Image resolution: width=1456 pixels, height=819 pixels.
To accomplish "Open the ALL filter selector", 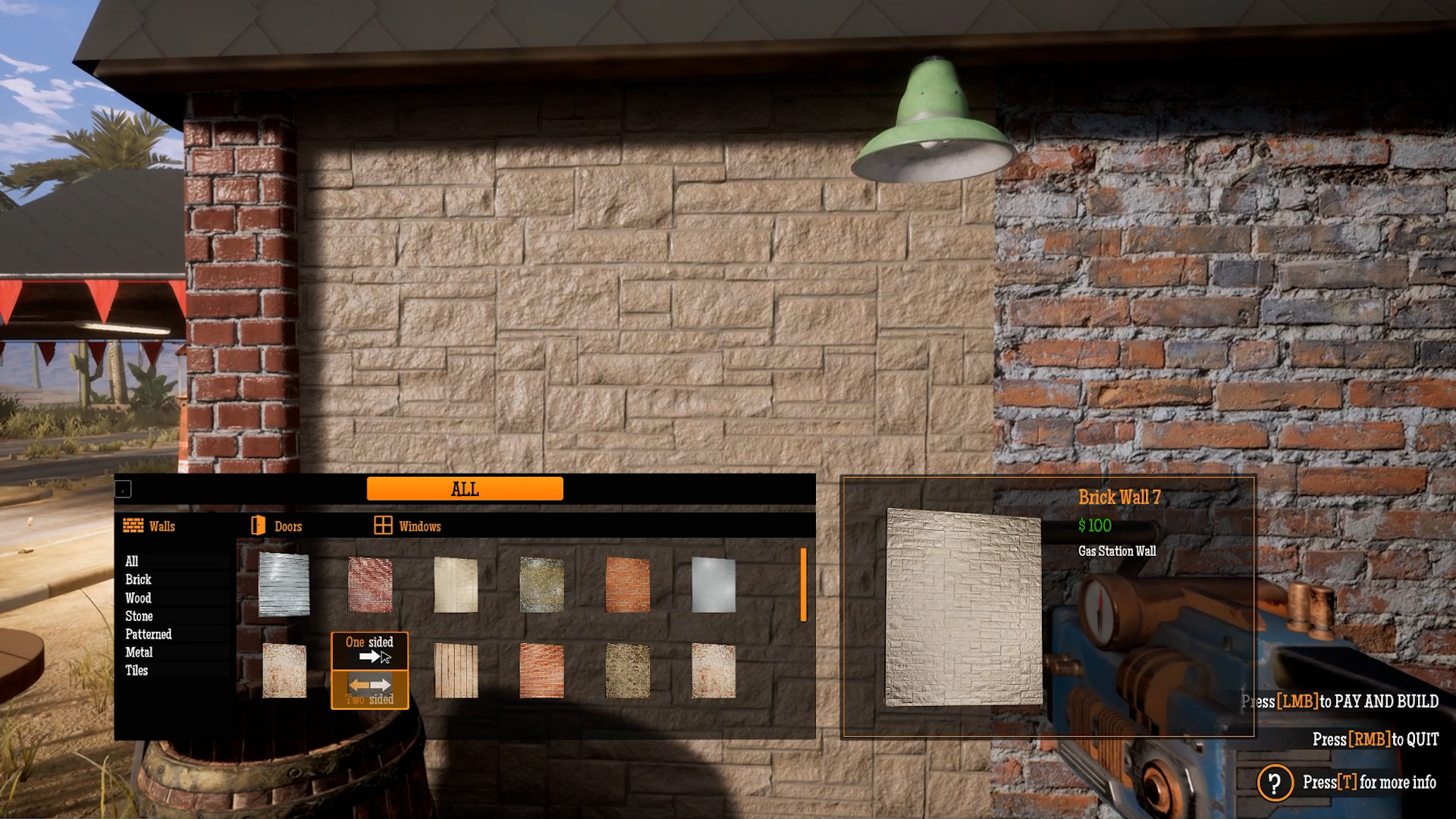I will [464, 489].
